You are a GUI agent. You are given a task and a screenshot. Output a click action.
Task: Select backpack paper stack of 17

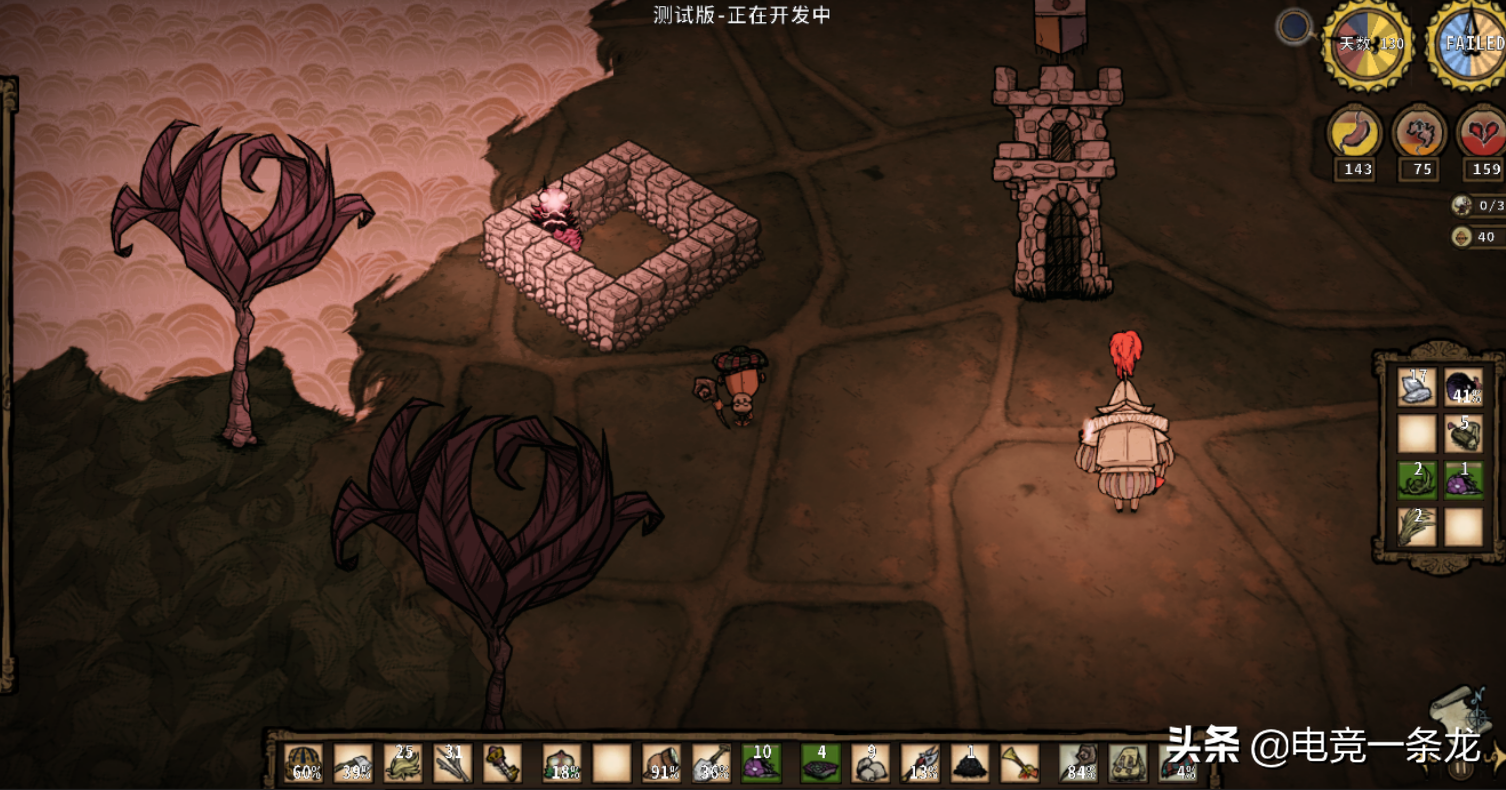1417,388
